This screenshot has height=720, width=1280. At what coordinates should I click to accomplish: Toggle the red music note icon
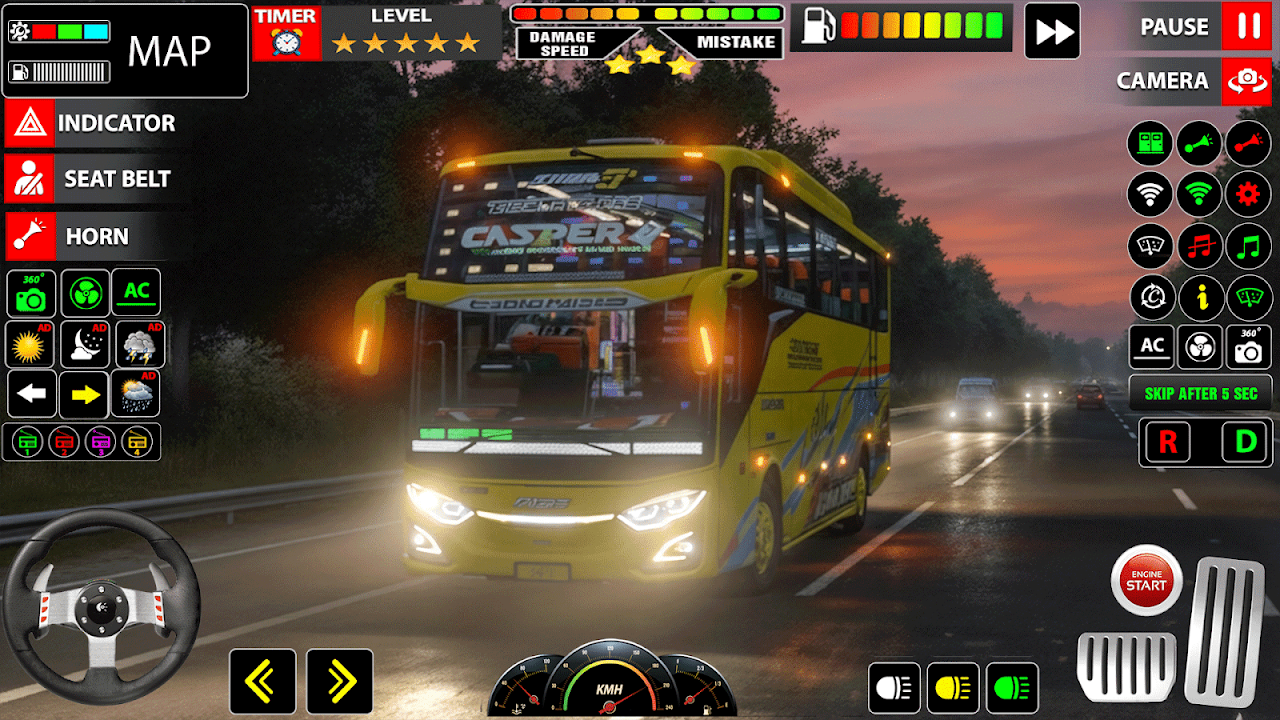click(x=1200, y=246)
